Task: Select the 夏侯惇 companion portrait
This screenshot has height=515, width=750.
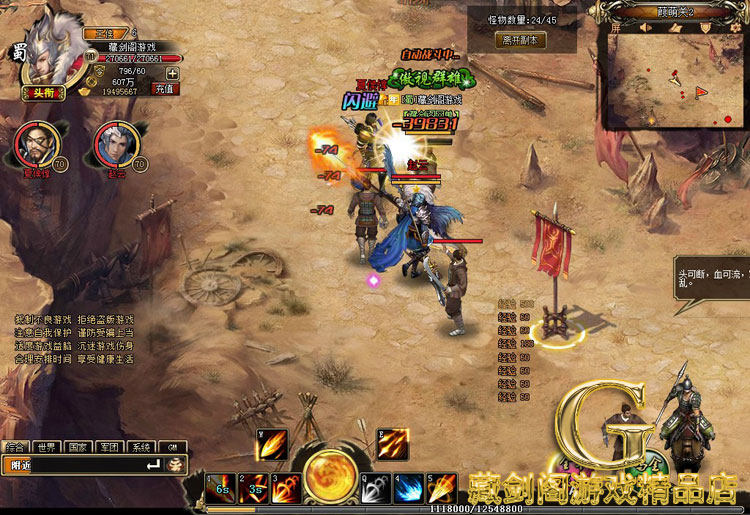Action: click(35, 144)
